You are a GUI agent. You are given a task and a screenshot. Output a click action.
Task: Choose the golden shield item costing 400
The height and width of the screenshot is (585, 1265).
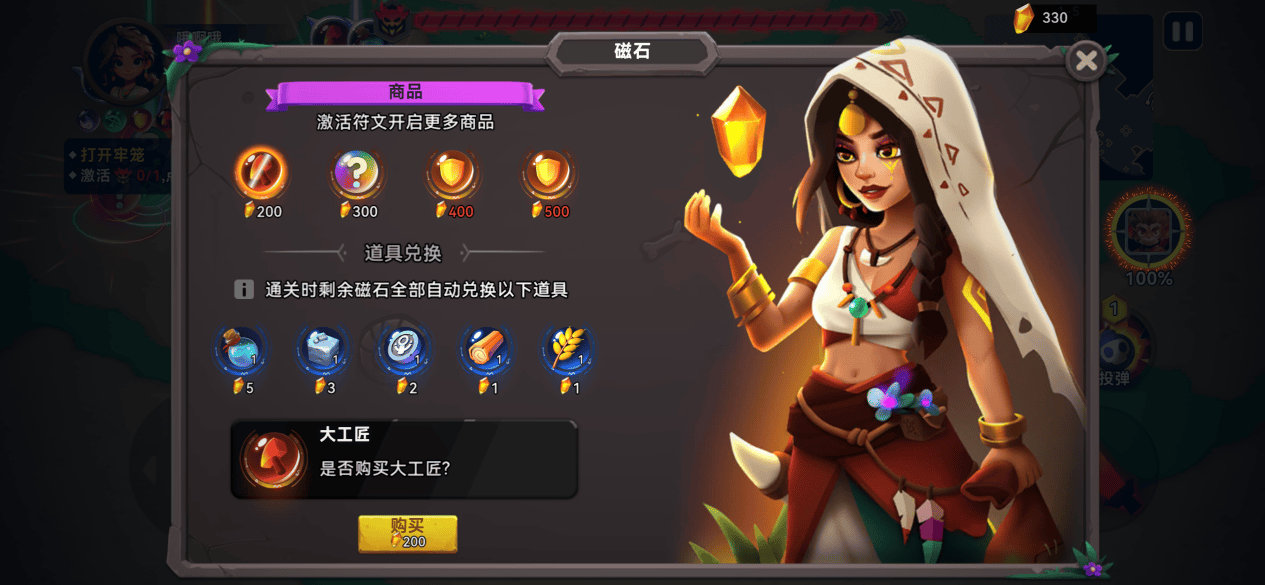click(453, 174)
